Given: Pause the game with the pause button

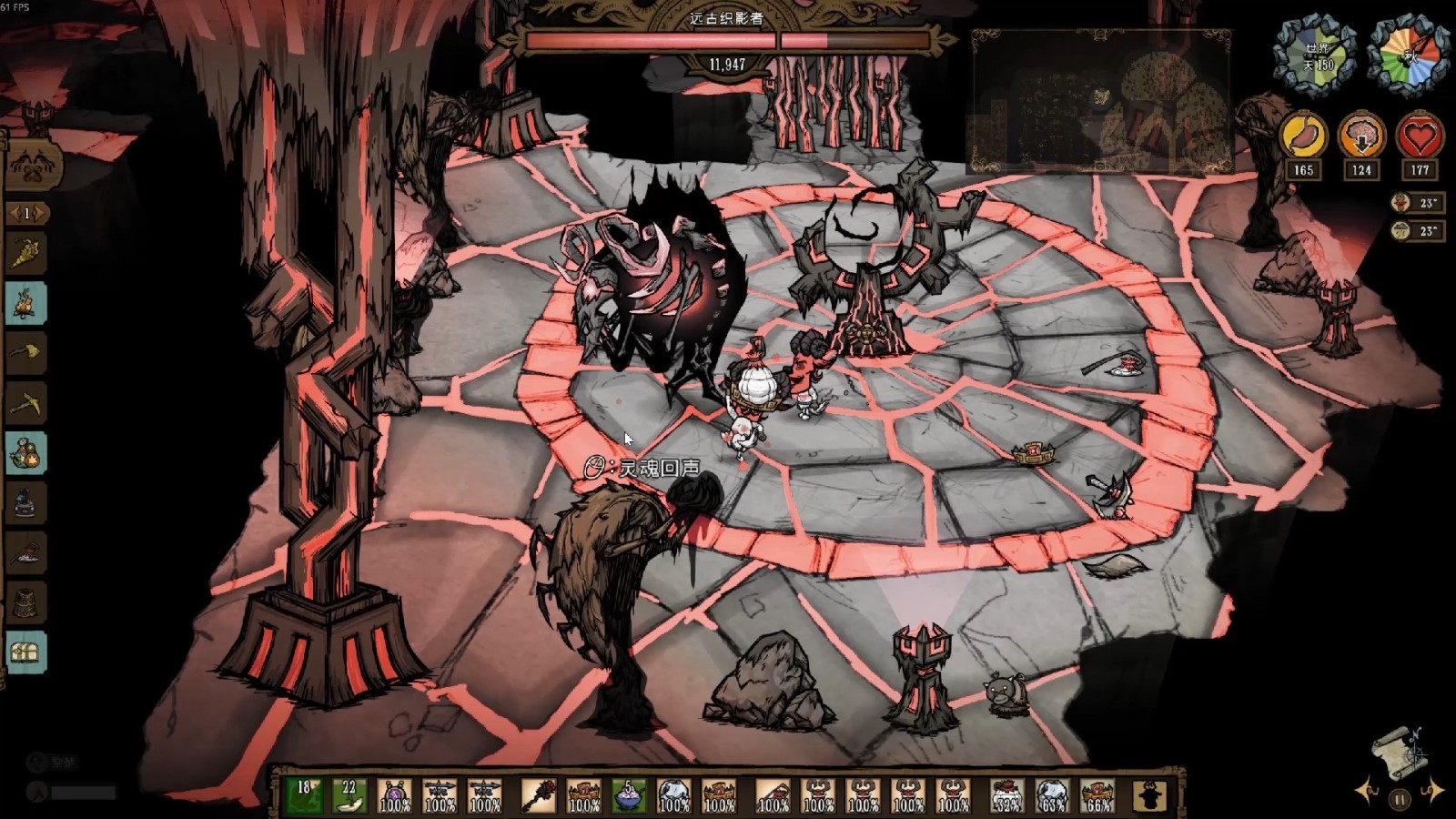Looking at the screenshot, I should pos(1400,800).
